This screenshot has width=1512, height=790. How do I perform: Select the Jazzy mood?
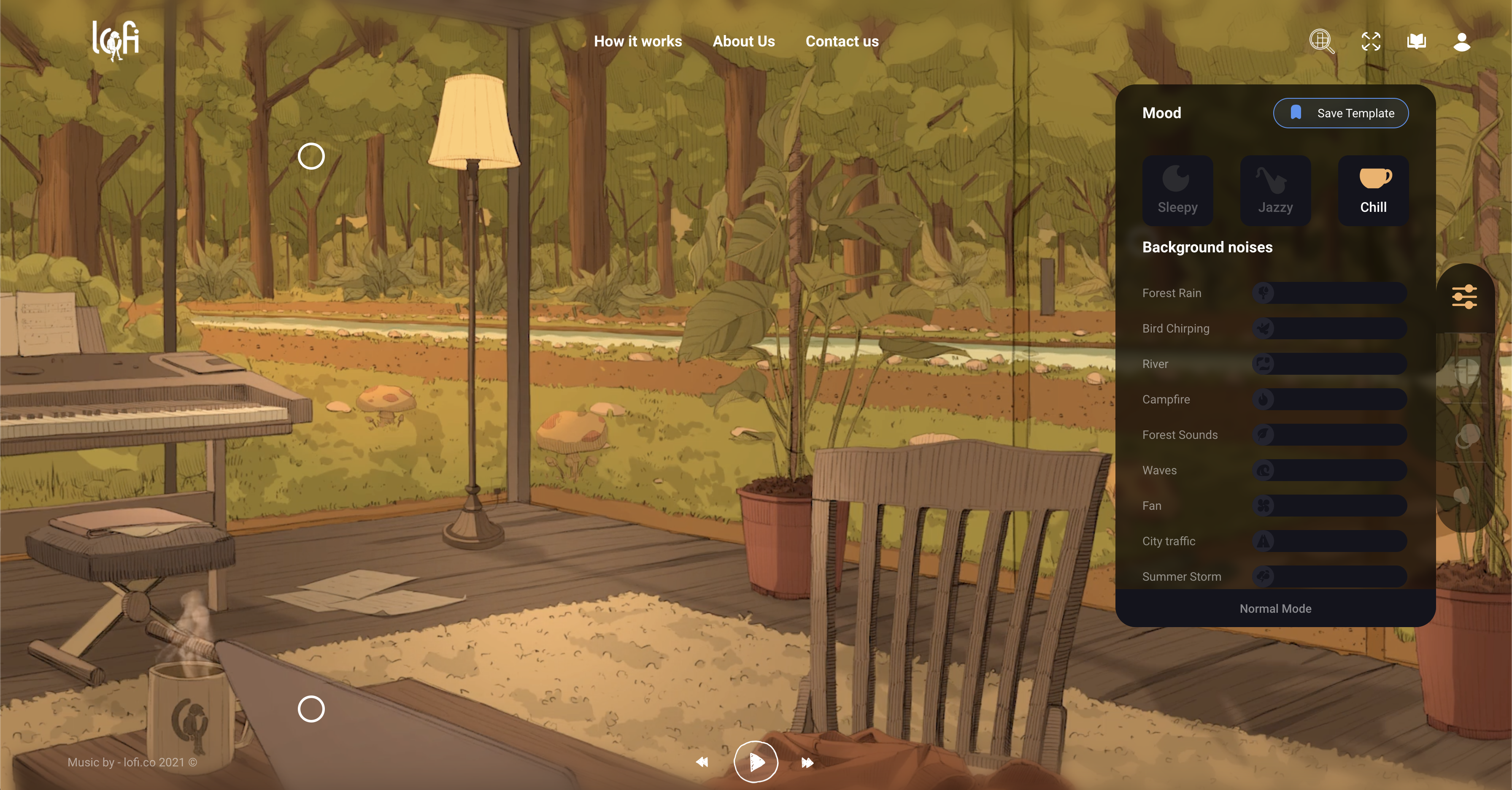[x=1275, y=189]
